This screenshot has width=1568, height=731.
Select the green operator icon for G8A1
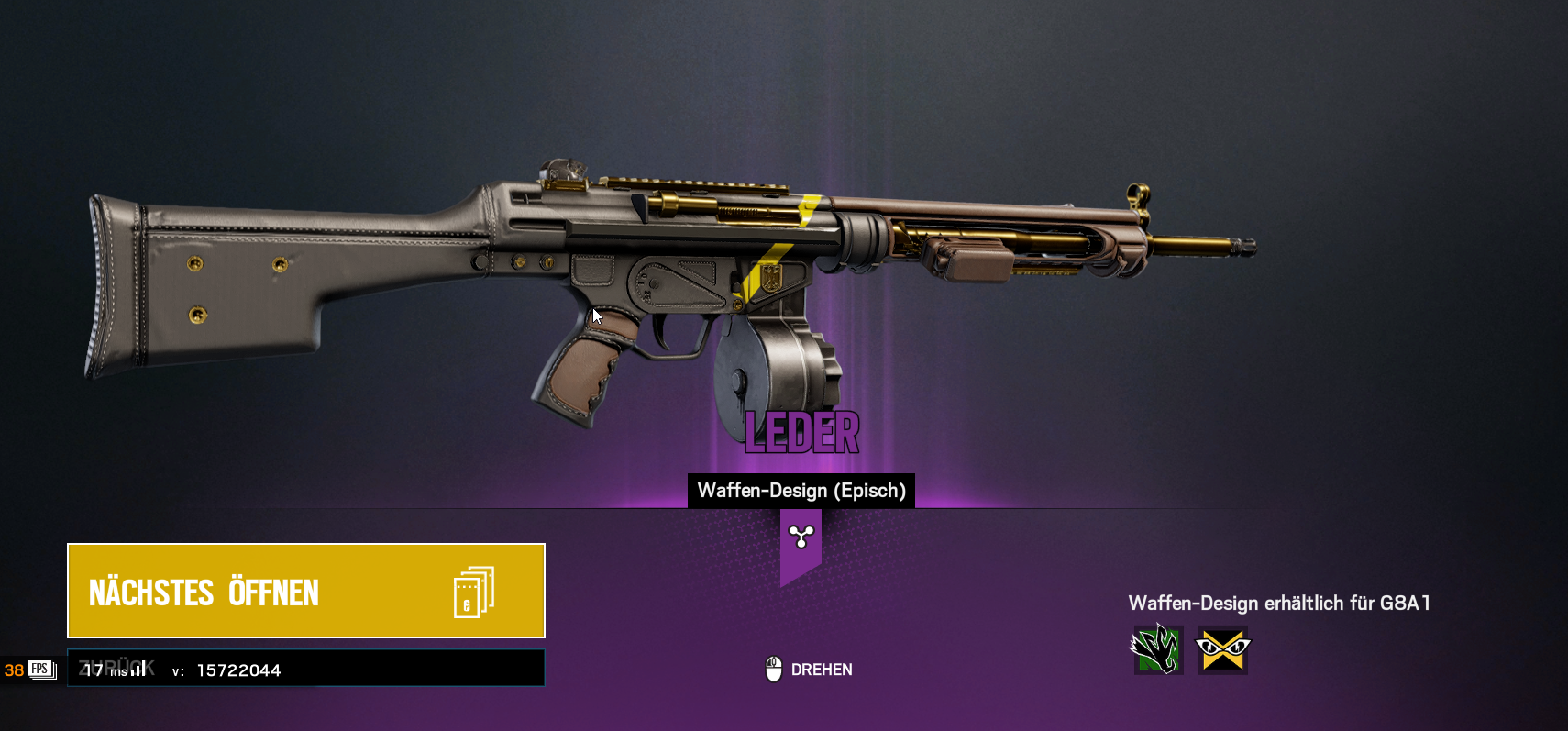coord(1158,650)
